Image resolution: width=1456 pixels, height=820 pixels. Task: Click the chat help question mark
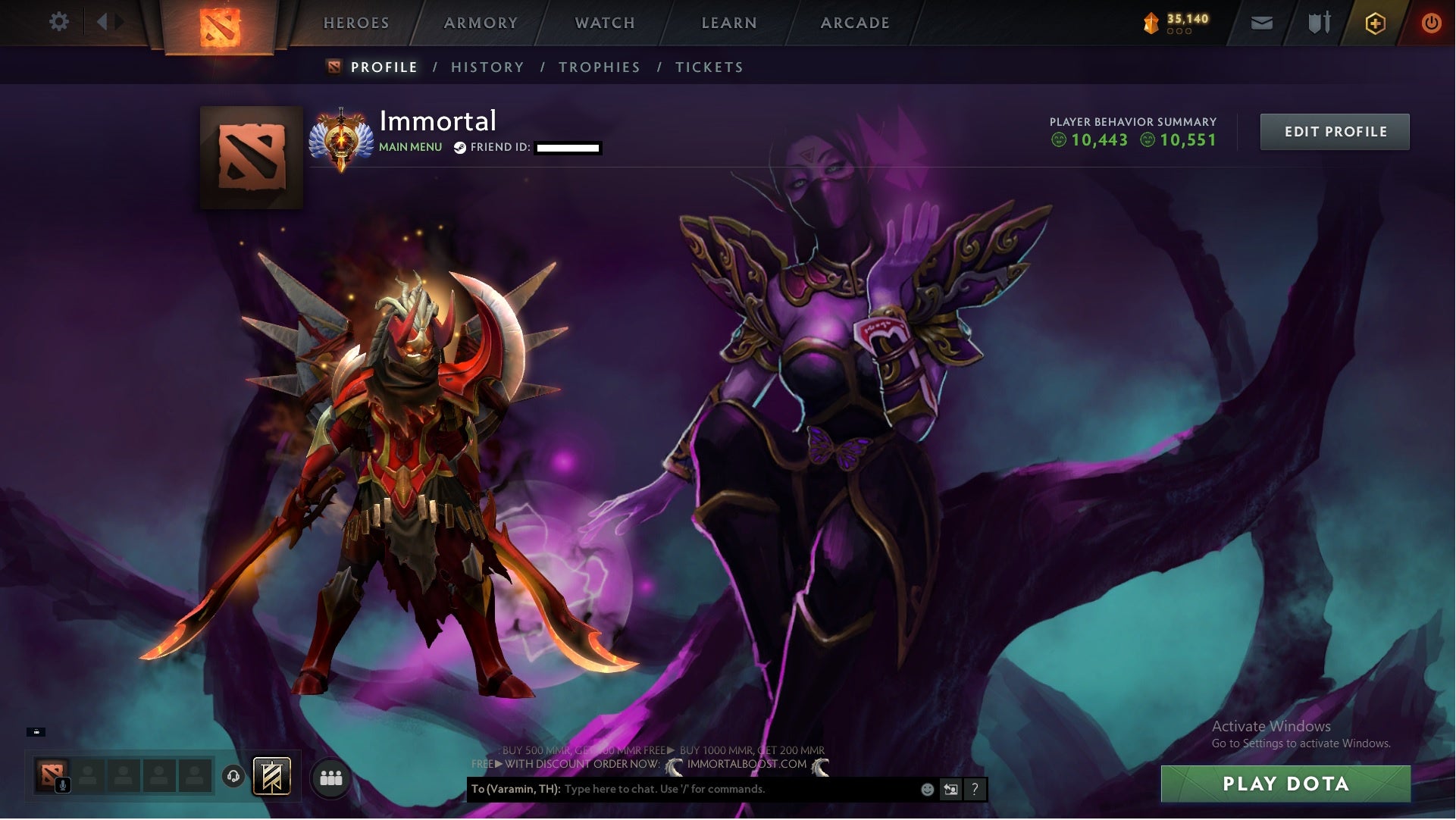point(975,790)
